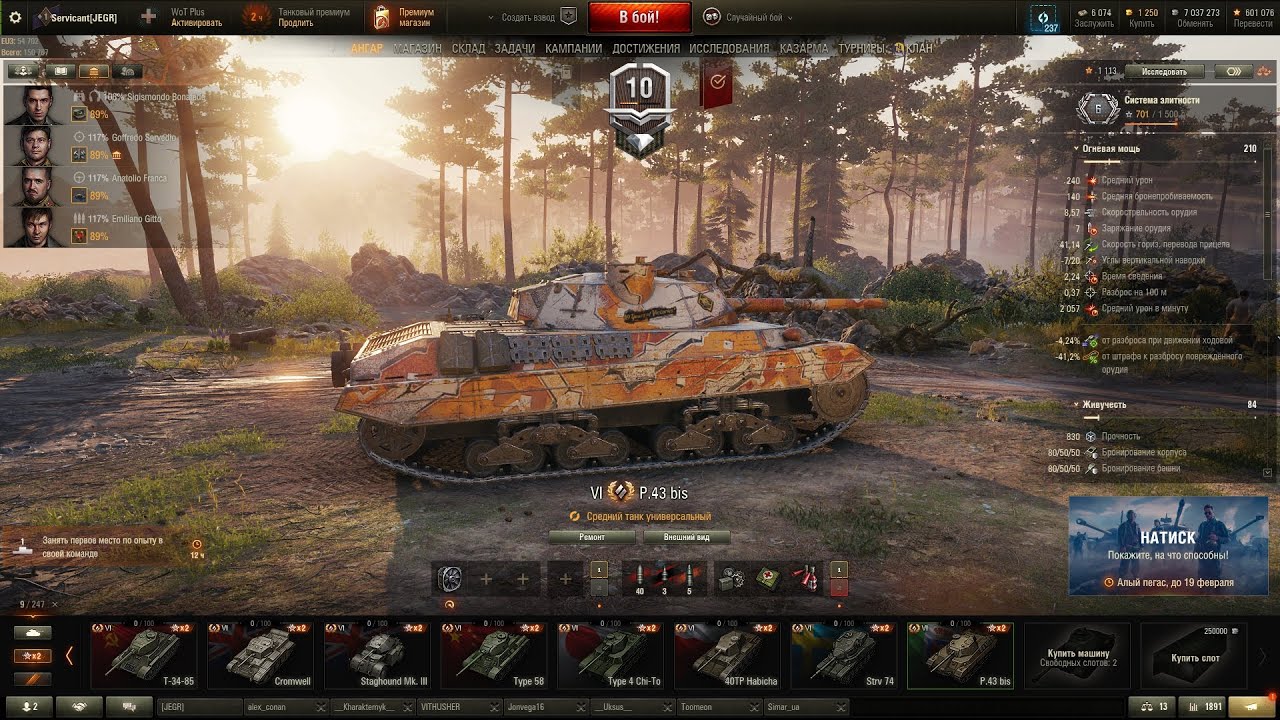Screen dimensions: 1280x720
Task: Click Купить слот tile
Action: tap(1194, 656)
